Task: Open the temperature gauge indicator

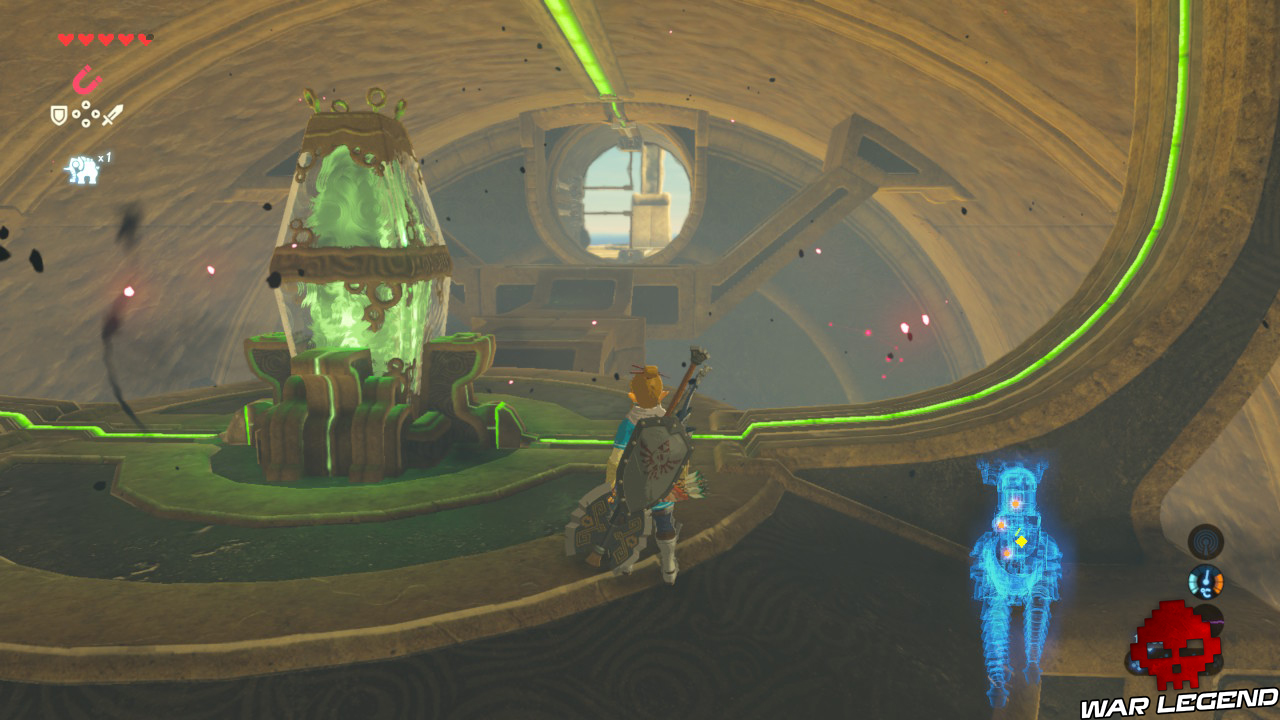Action: [1205, 581]
